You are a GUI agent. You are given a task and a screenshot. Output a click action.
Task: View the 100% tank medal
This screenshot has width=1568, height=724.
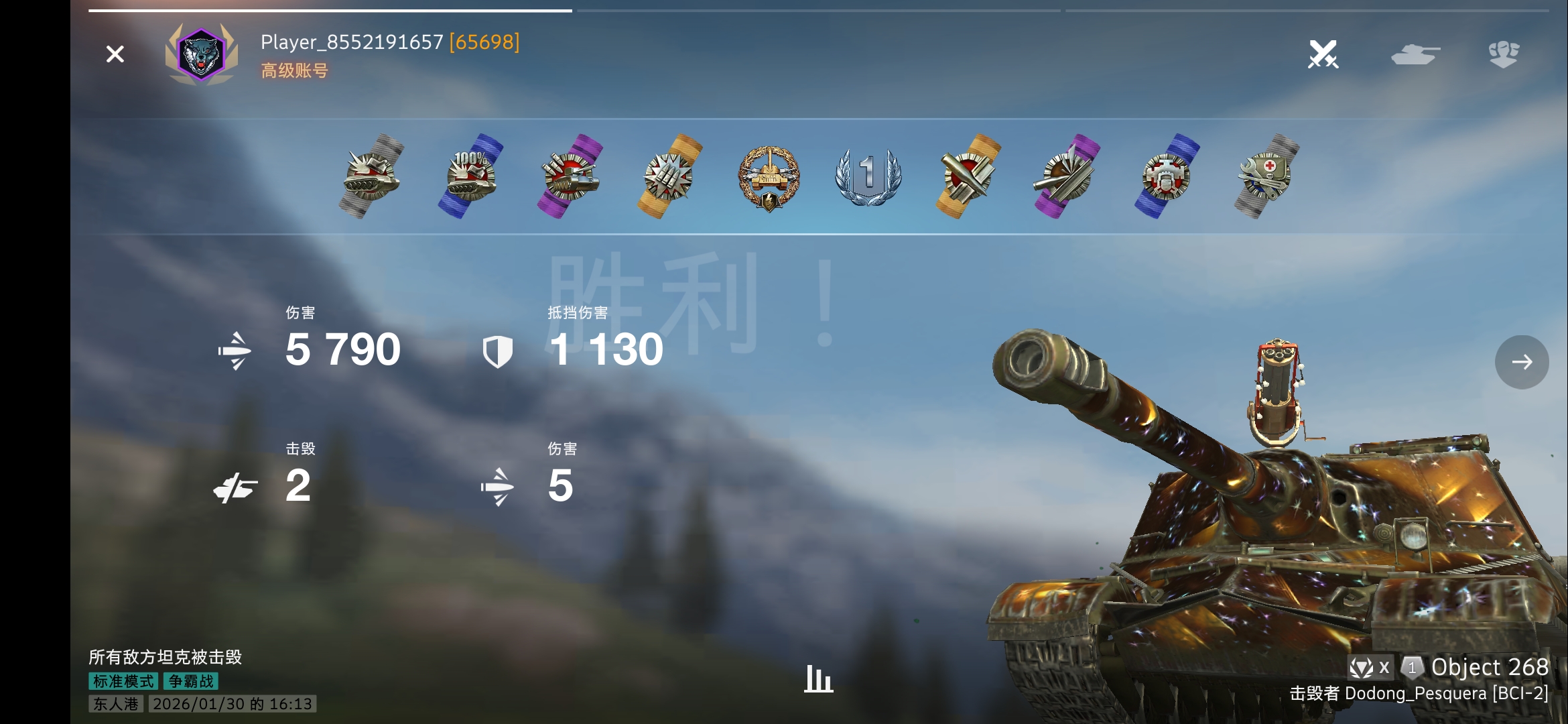click(x=470, y=176)
